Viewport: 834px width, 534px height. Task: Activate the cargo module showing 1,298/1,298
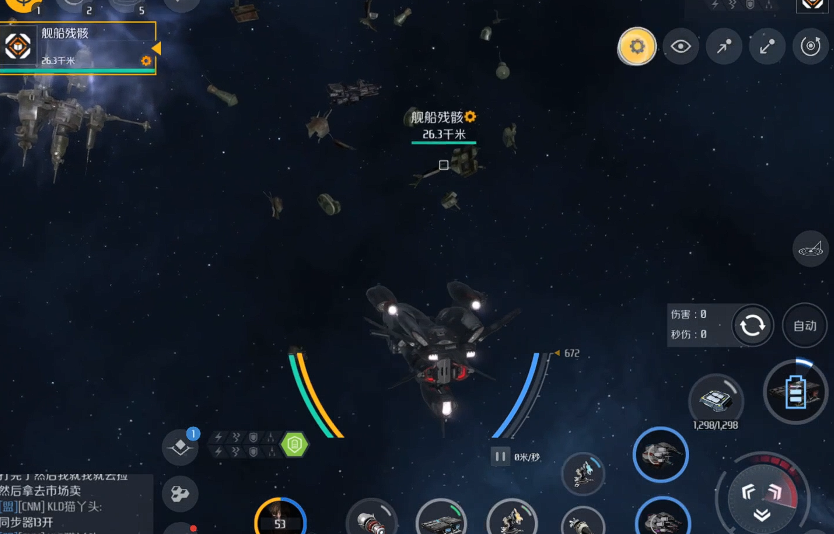point(716,401)
